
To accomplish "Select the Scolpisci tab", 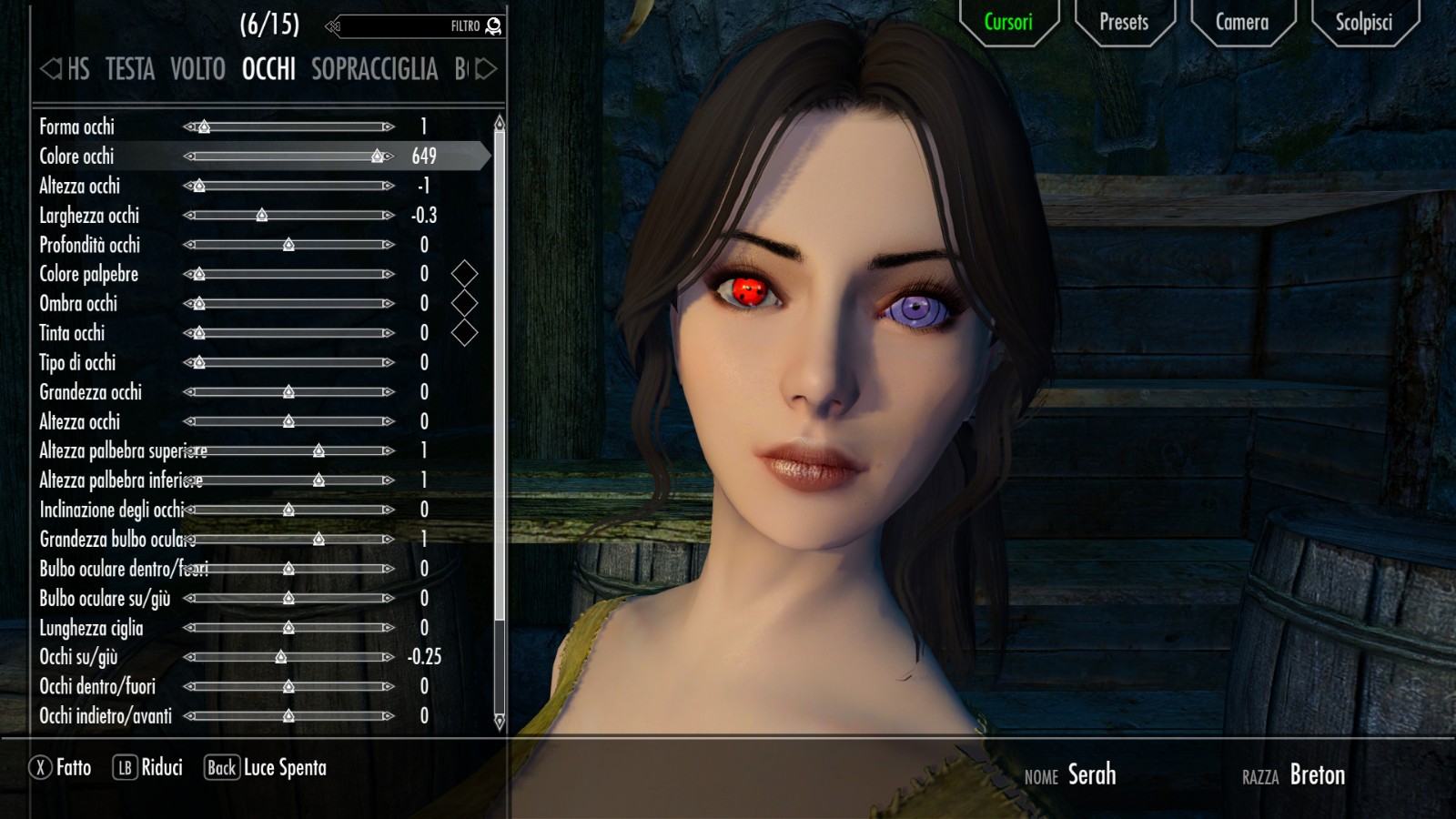I will (1363, 23).
